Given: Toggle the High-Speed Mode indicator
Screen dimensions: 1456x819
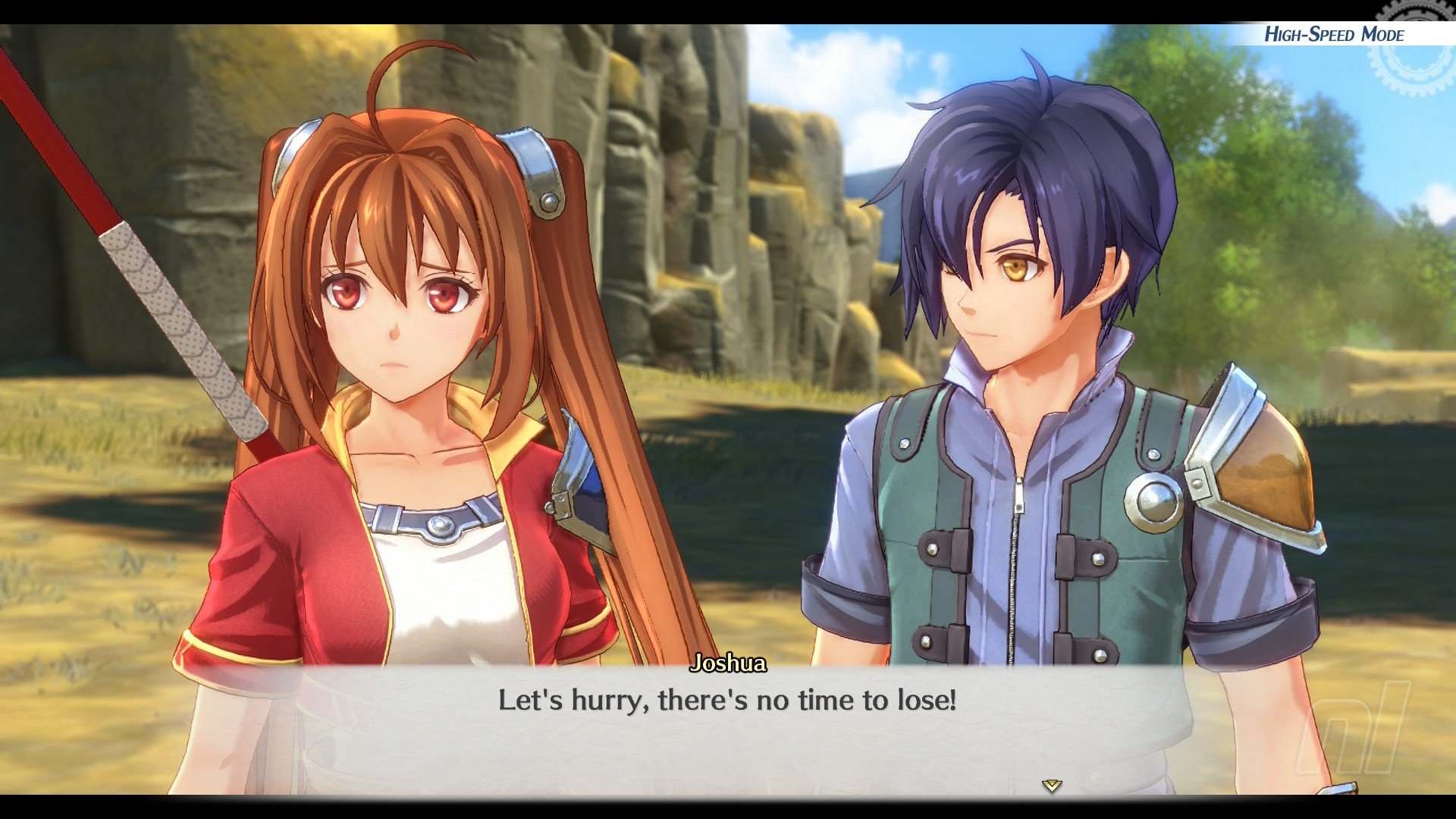Looking at the screenshot, I should point(1333,34).
